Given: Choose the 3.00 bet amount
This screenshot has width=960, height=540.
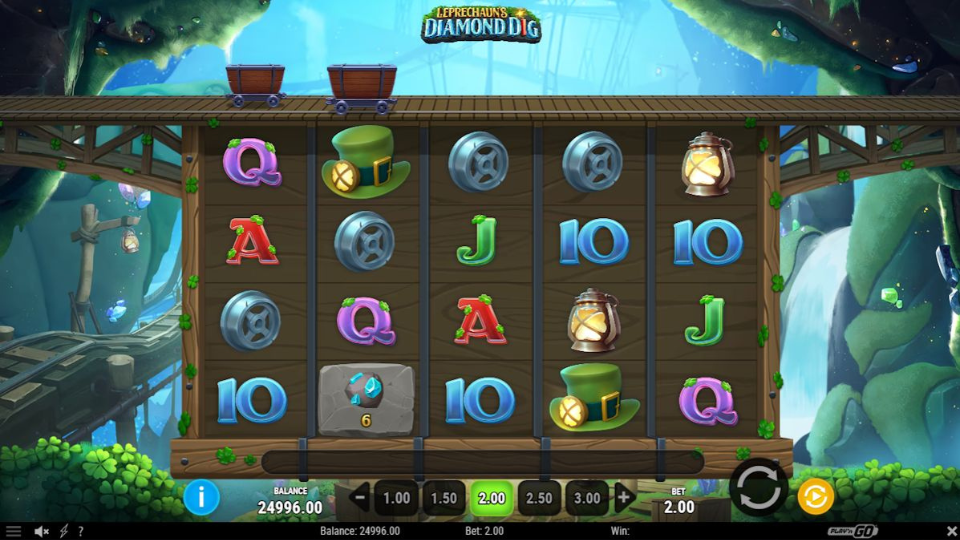Looking at the screenshot, I should [x=587, y=497].
